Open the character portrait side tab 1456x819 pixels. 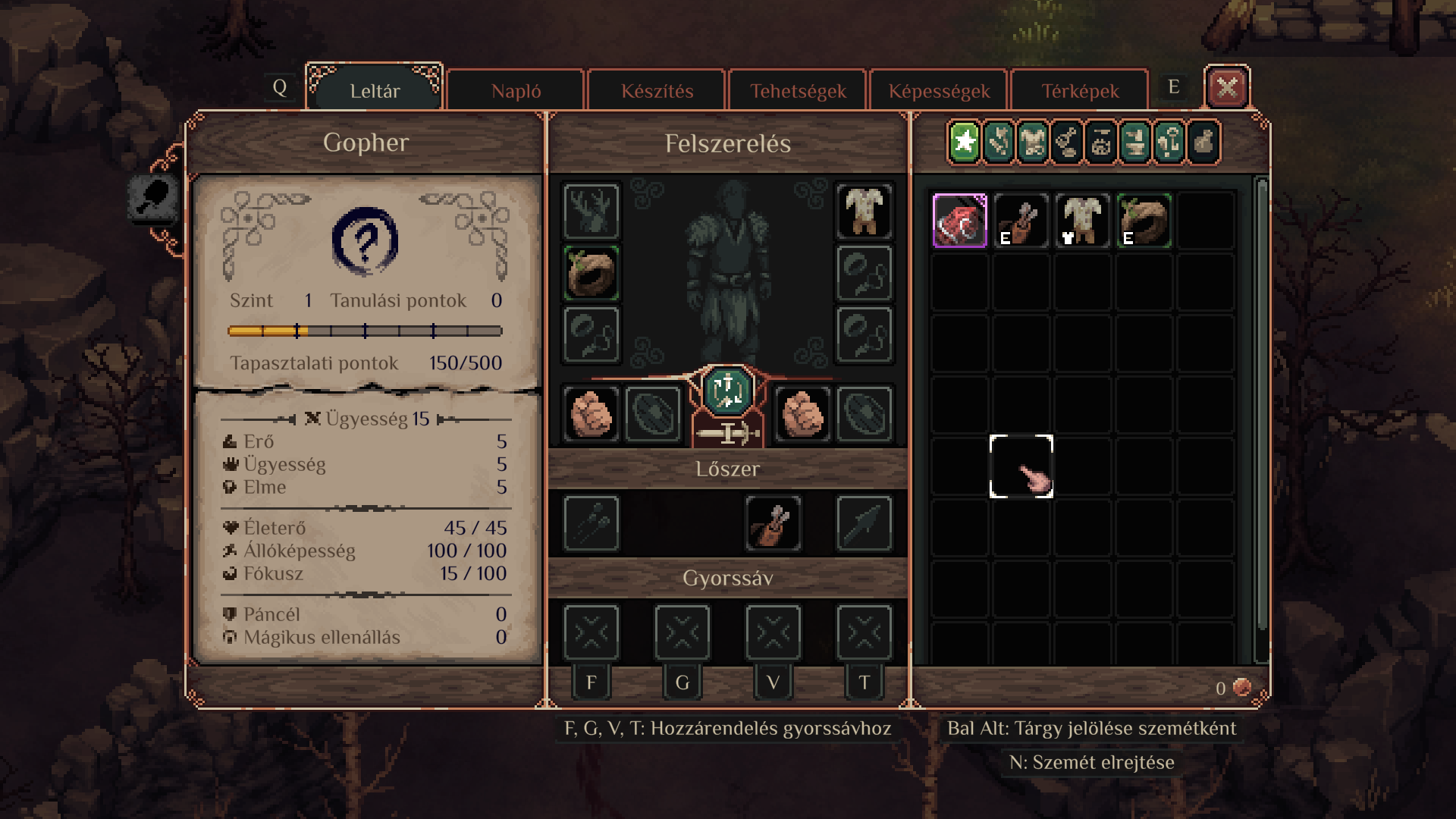pyautogui.click(x=153, y=199)
